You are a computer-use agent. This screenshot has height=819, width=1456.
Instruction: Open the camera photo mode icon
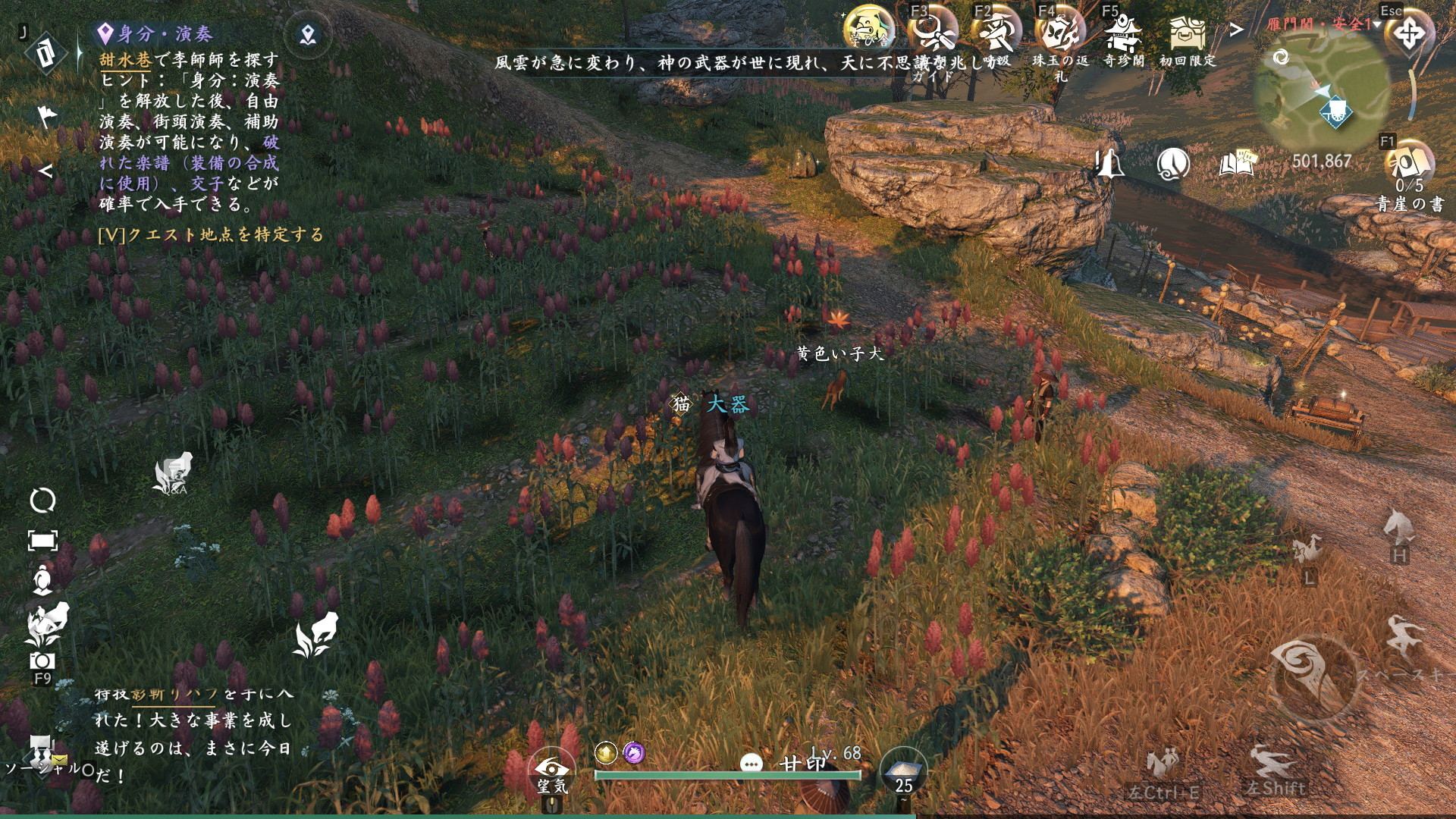coord(42,661)
